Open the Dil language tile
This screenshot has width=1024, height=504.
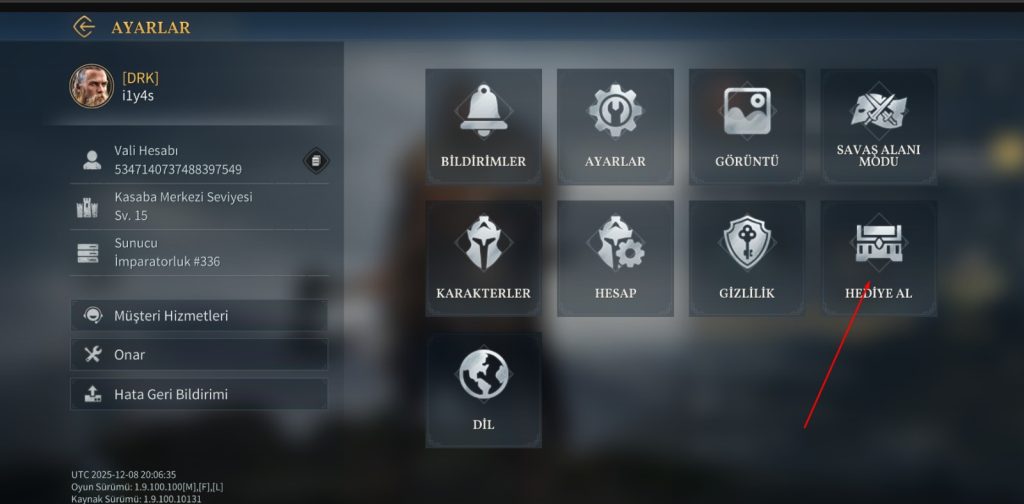pos(483,390)
